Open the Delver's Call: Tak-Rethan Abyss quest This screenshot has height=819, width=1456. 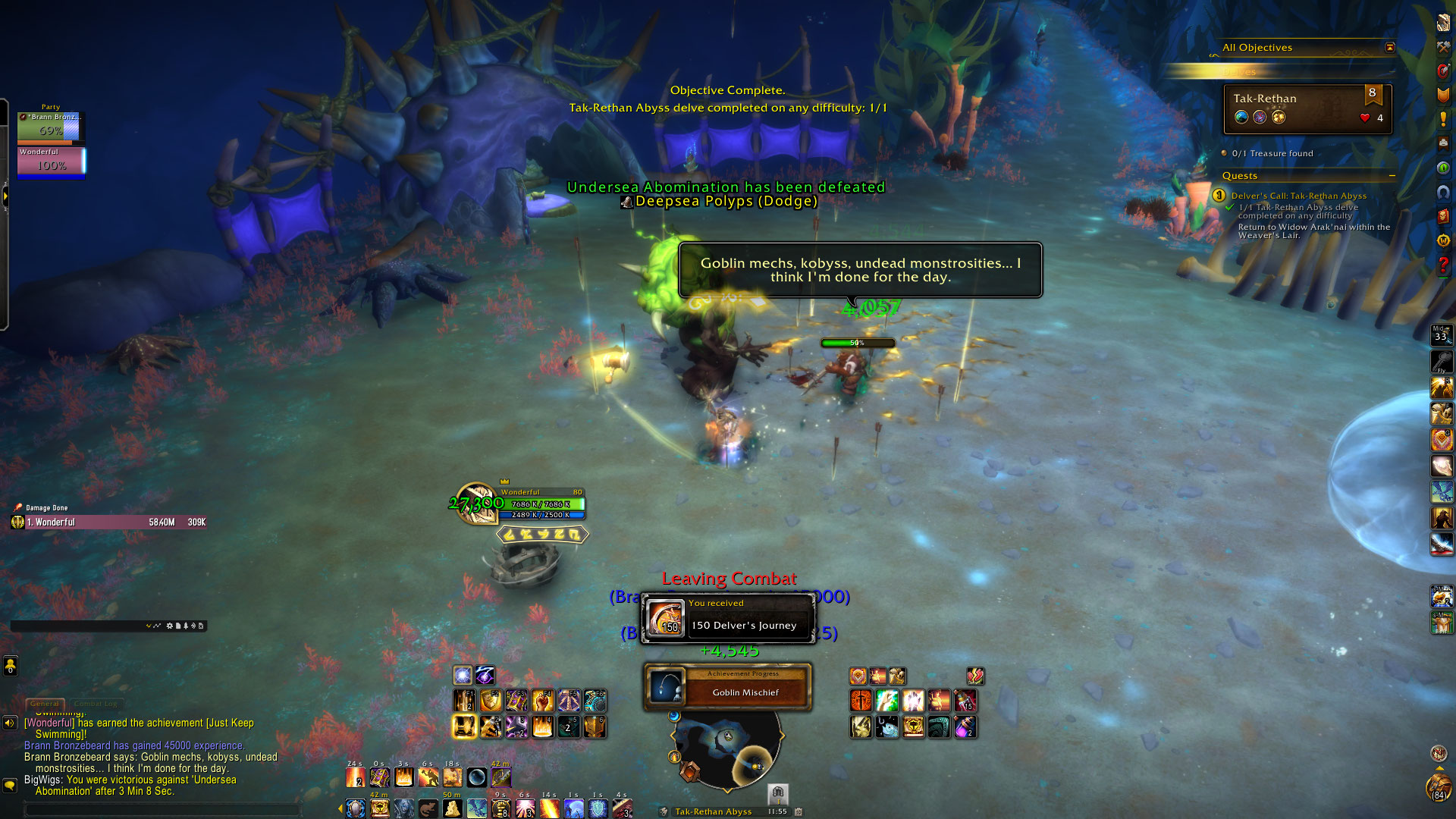1298,196
